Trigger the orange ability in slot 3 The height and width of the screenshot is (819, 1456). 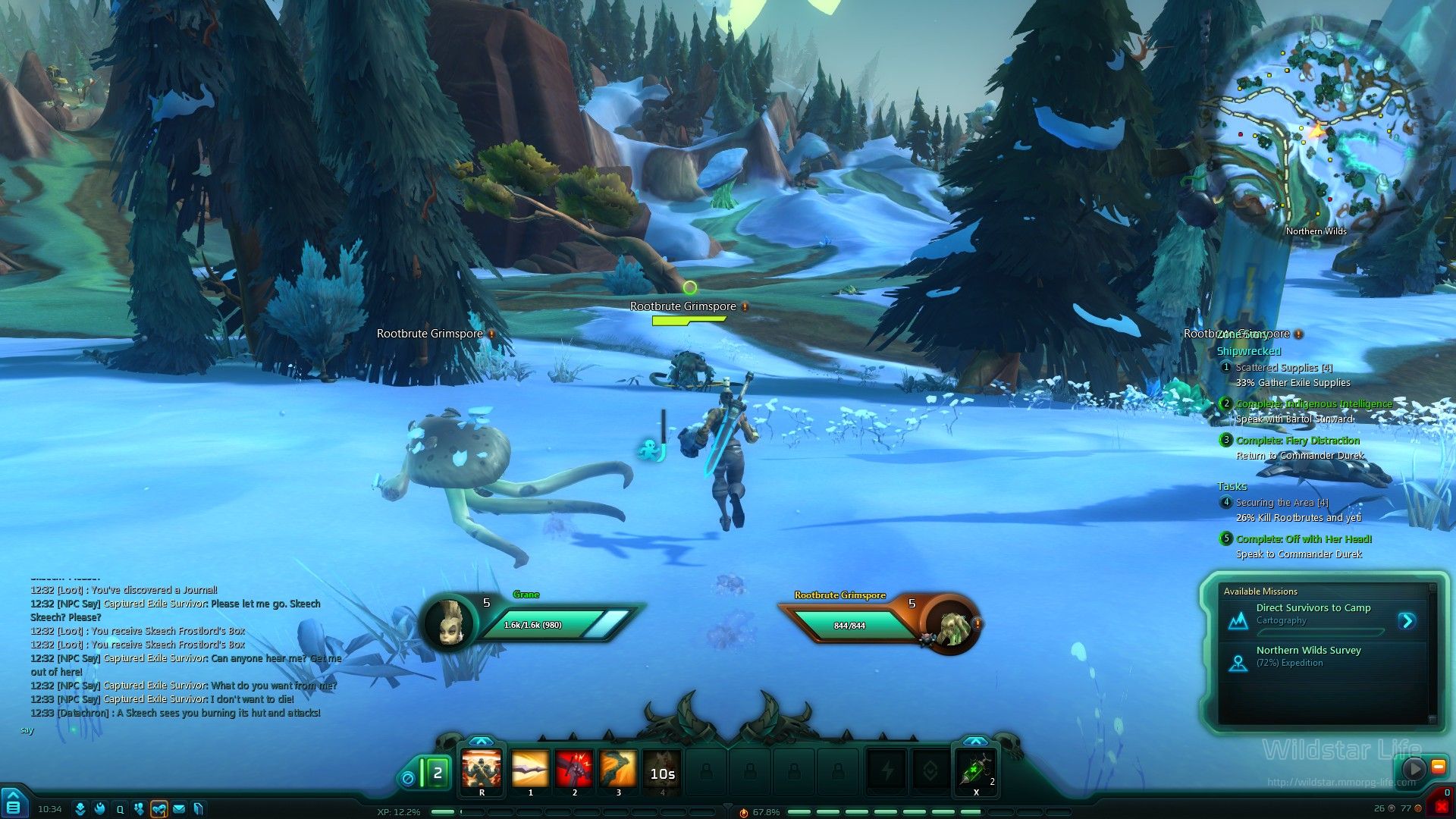(618, 770)
